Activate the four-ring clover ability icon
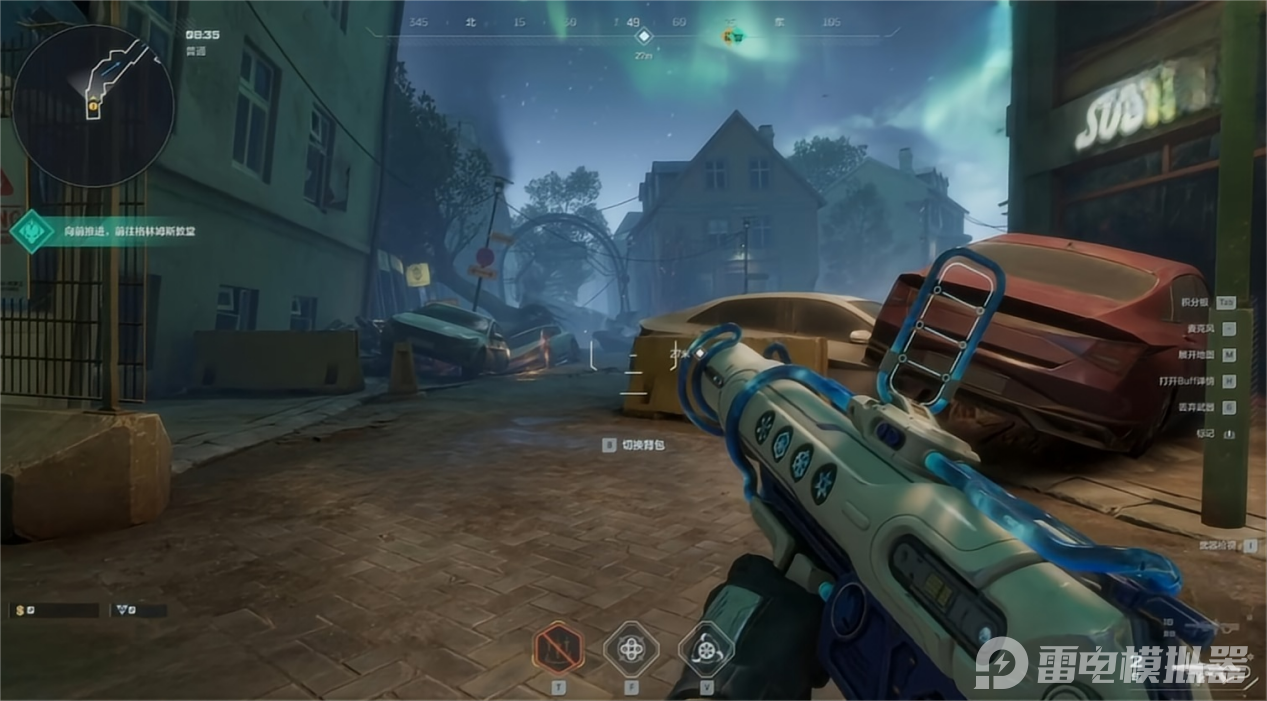Screen dimensions: 1267x701 (x=631, y=649)
